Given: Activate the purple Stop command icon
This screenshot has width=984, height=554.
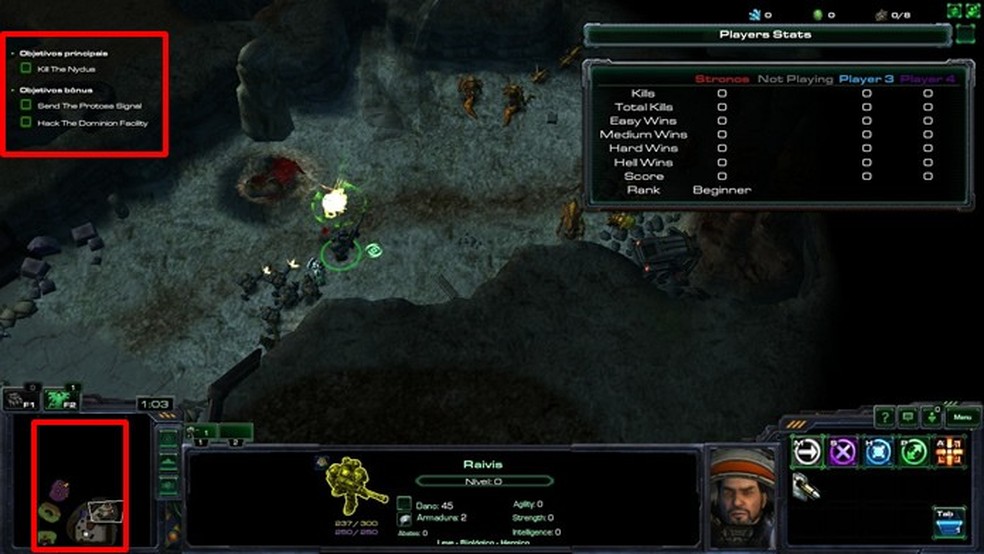Looking at the screenshot, I should click(x=843, y=452).
